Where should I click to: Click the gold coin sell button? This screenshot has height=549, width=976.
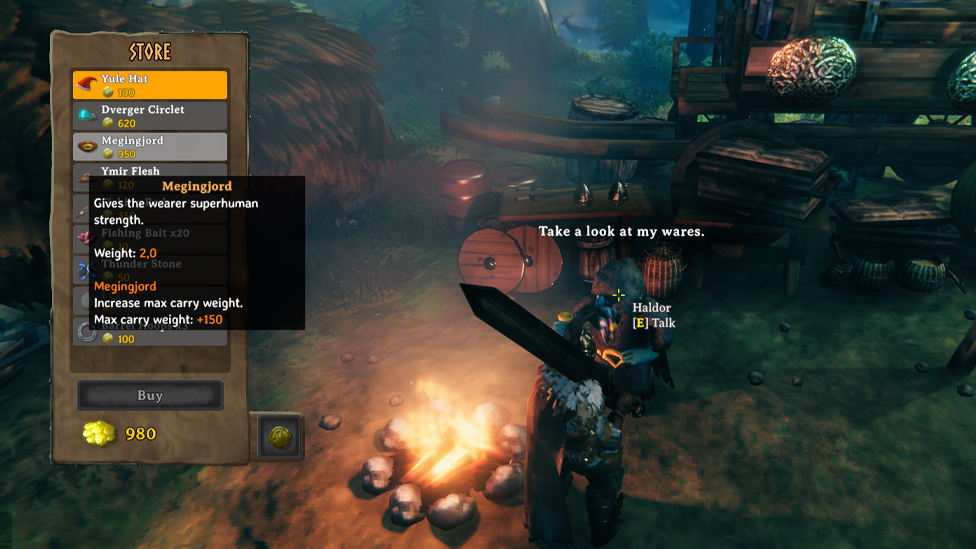(280, 436)
